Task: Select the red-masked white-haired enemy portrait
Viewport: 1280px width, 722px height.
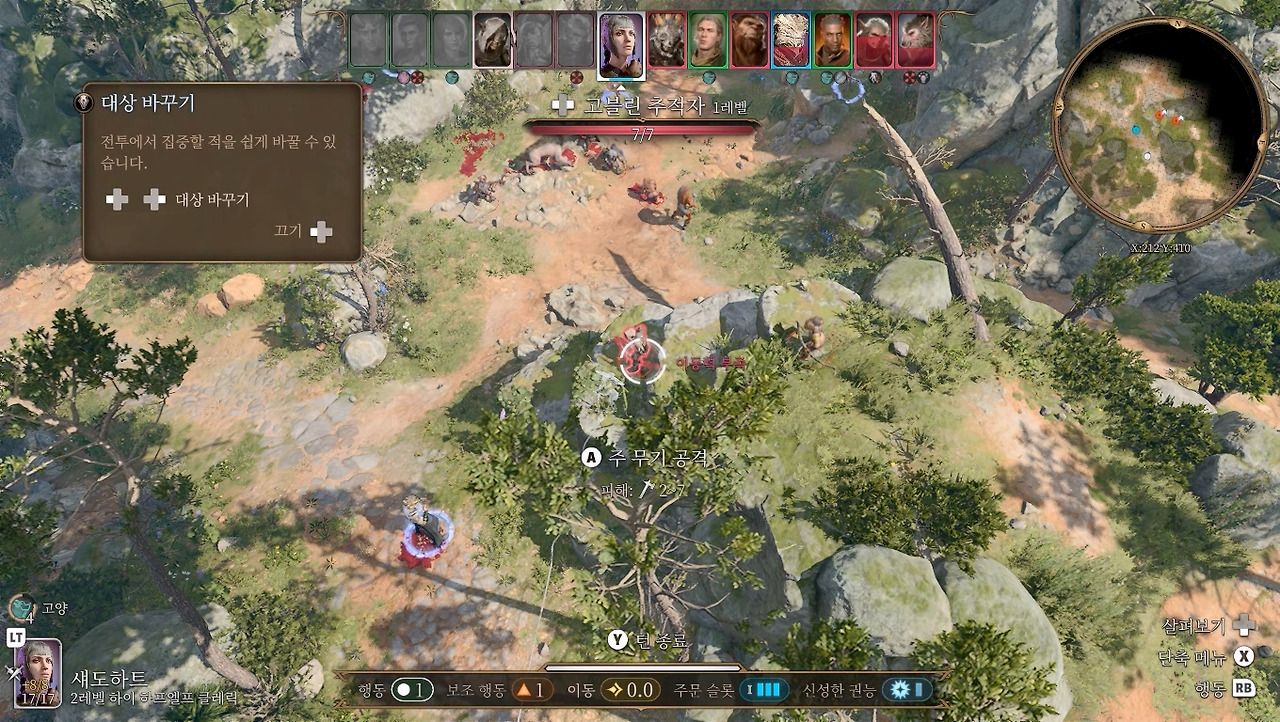Action: coord(874,40)
